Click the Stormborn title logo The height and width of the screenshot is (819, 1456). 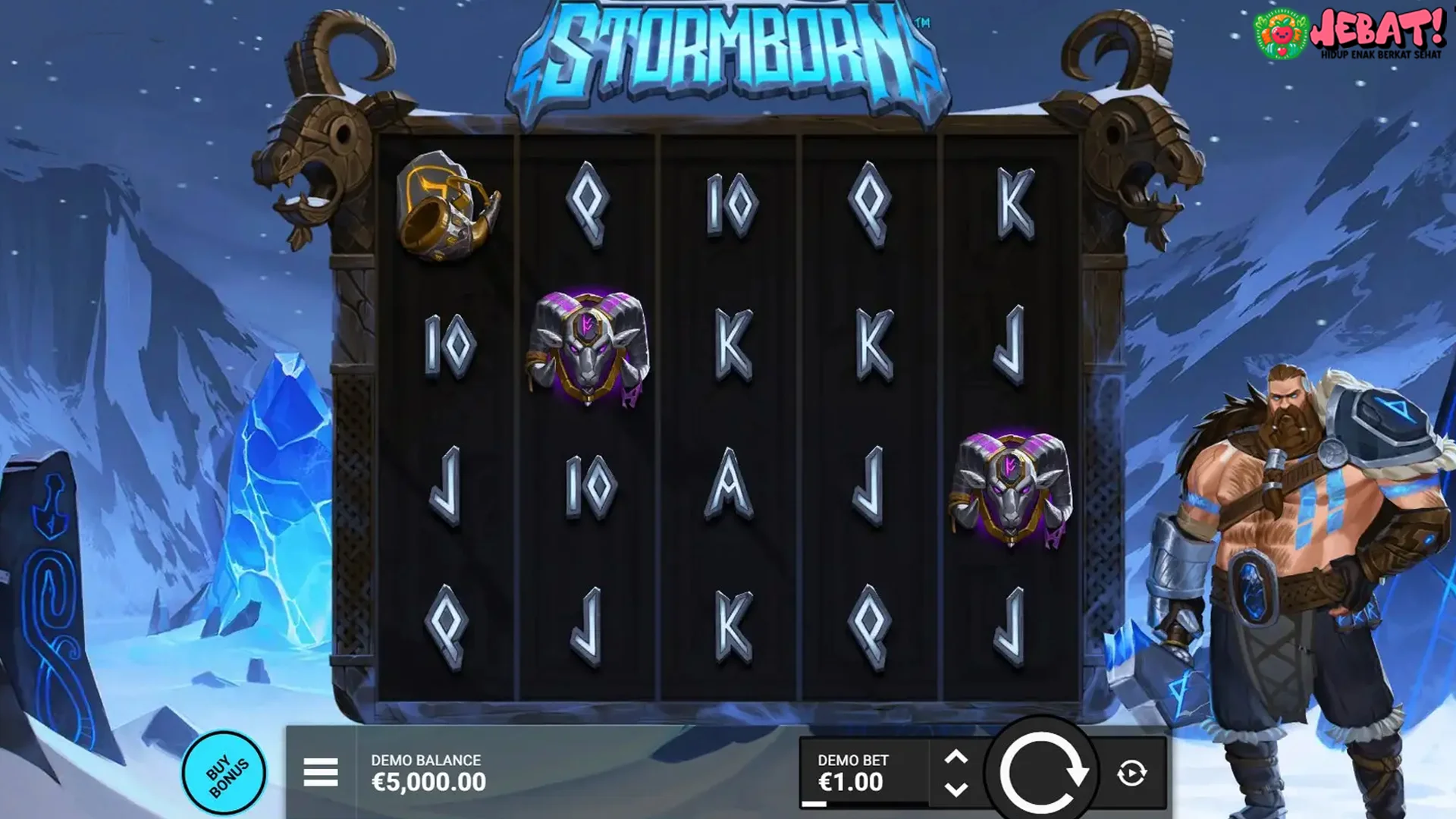point(726,53)
